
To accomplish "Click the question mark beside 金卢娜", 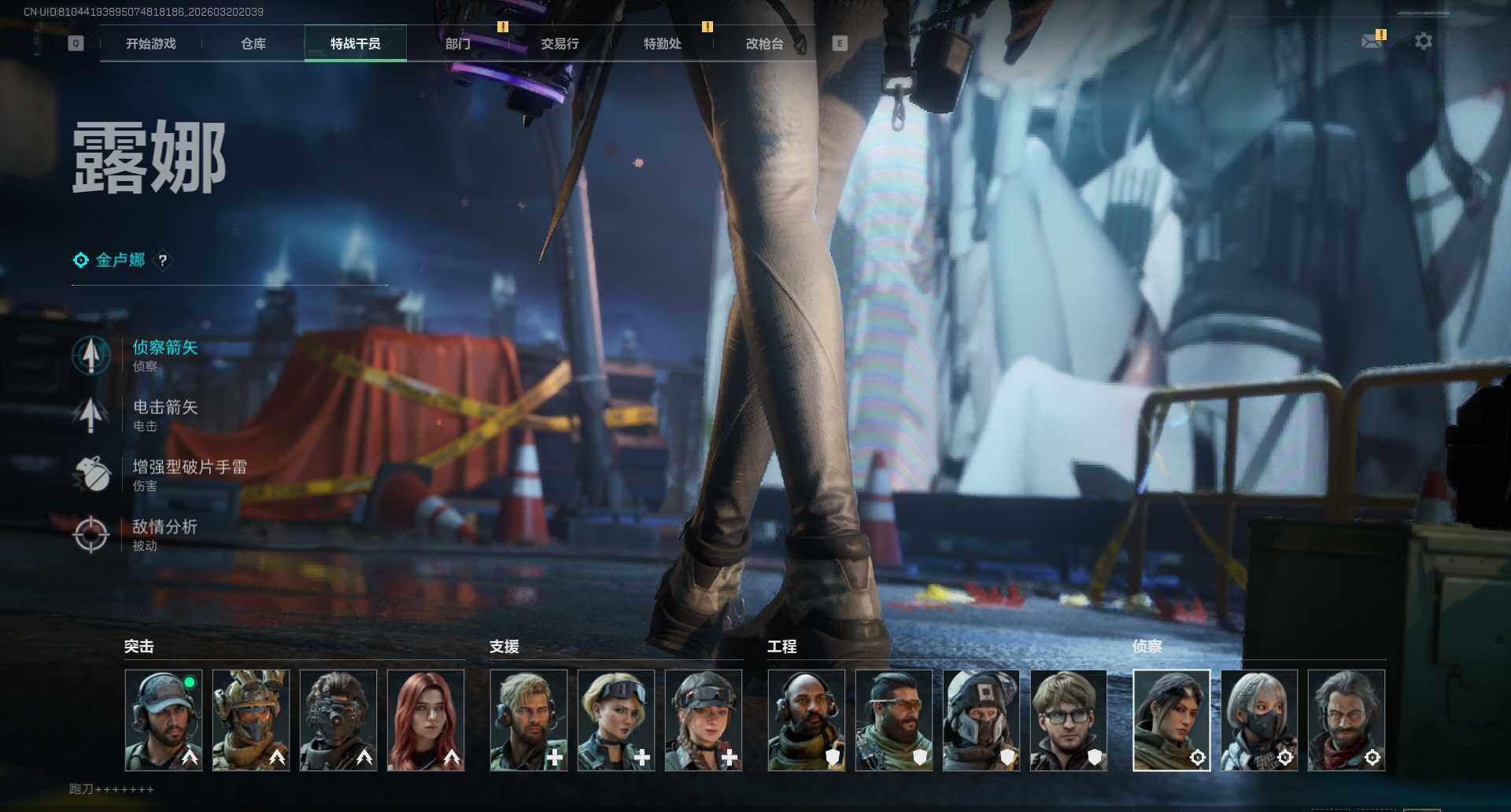I will pos(163,260).
